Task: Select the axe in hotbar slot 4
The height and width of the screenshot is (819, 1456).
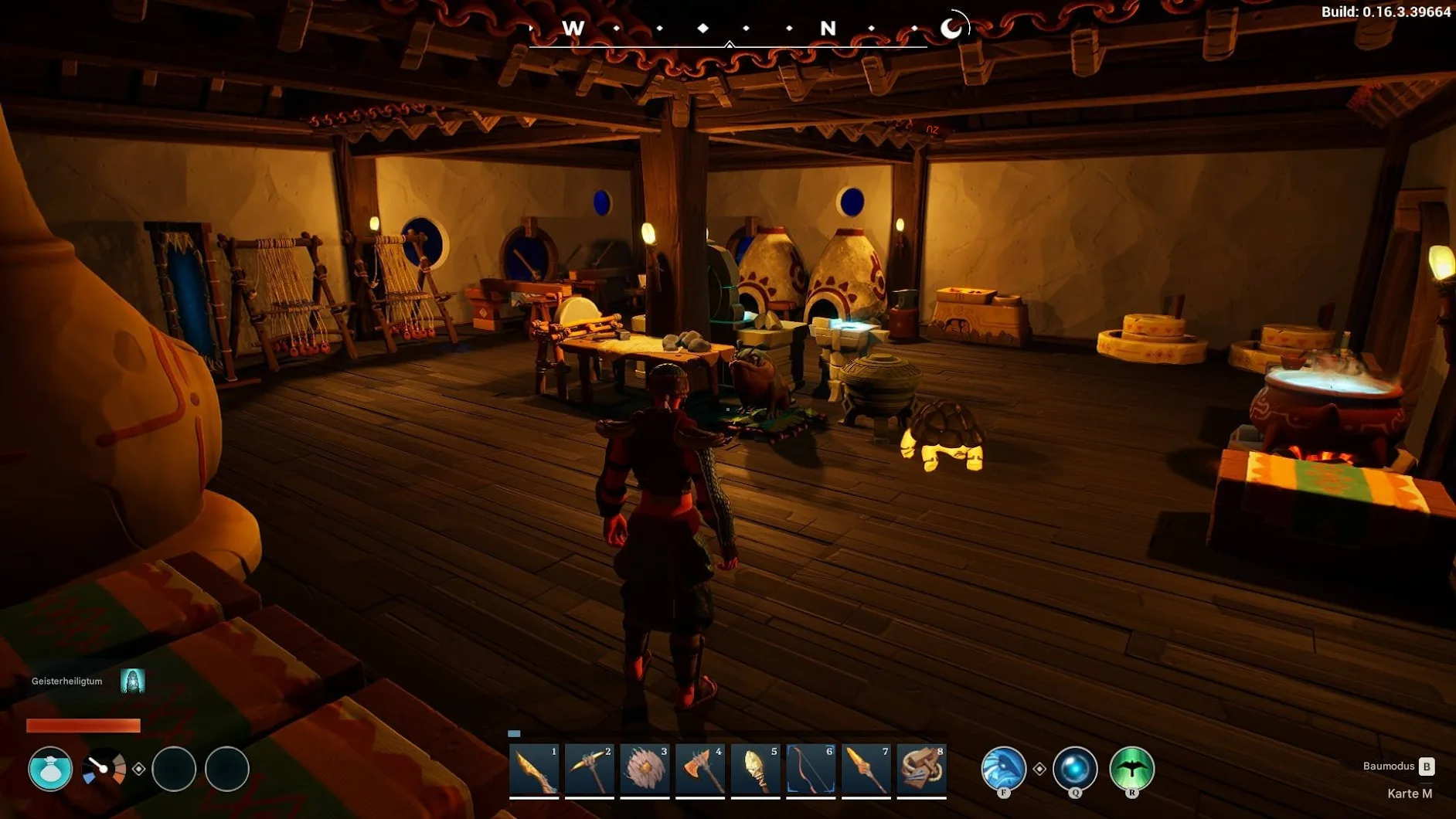Action: point(700,770)
